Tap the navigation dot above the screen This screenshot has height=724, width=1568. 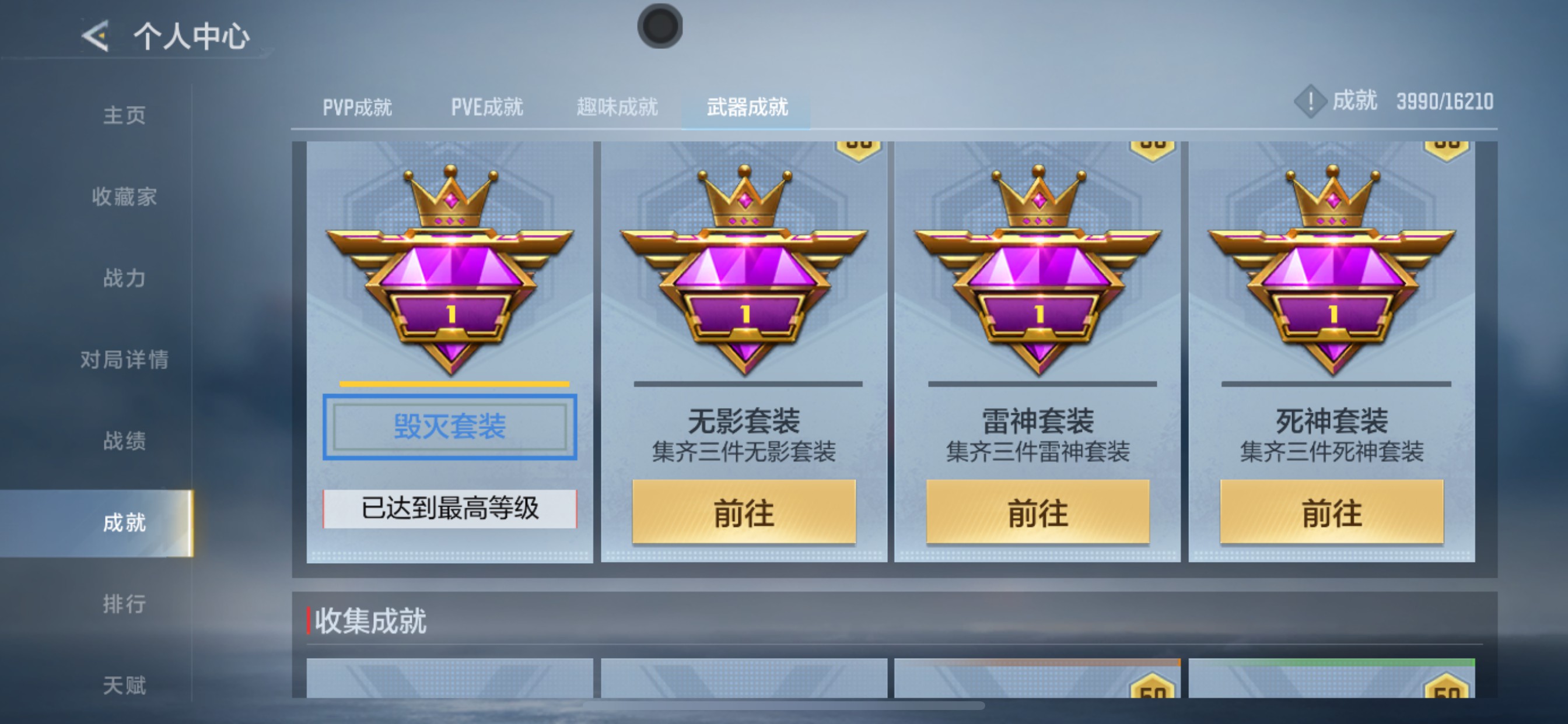coord(659,26)
